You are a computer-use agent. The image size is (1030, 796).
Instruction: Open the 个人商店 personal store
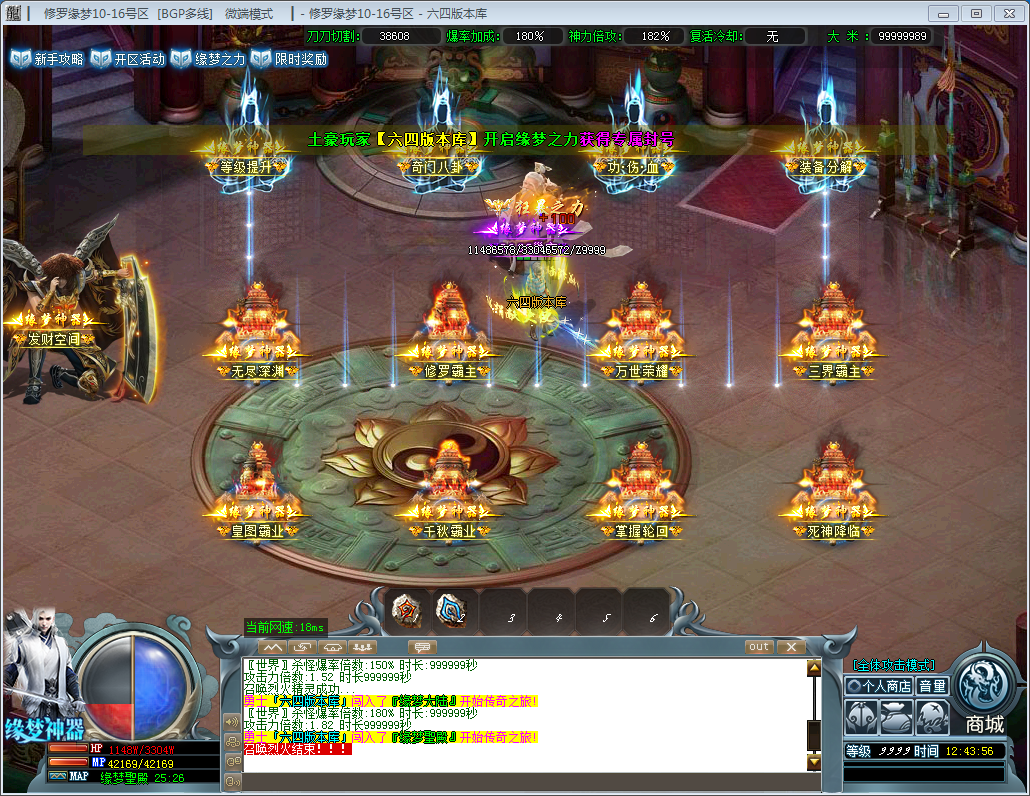pos(879,686)
